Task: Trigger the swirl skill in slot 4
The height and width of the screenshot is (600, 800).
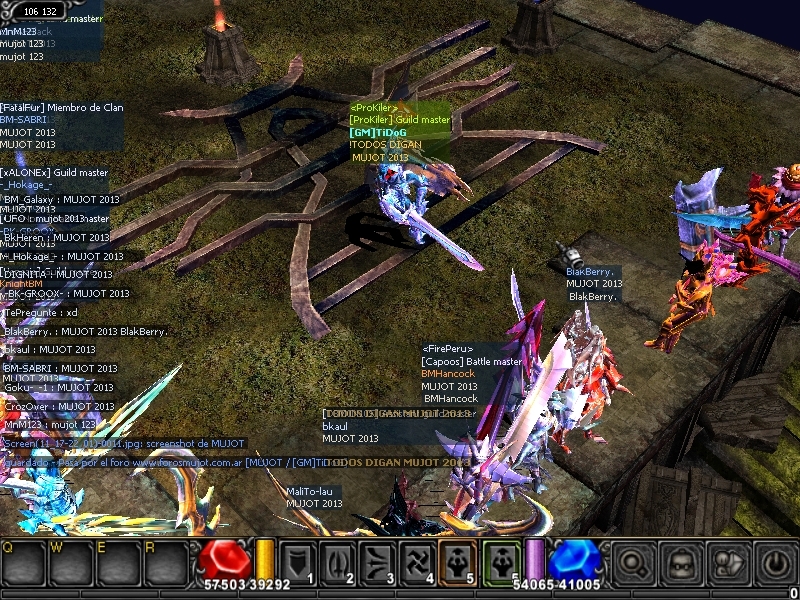Action: coord(417,561)
